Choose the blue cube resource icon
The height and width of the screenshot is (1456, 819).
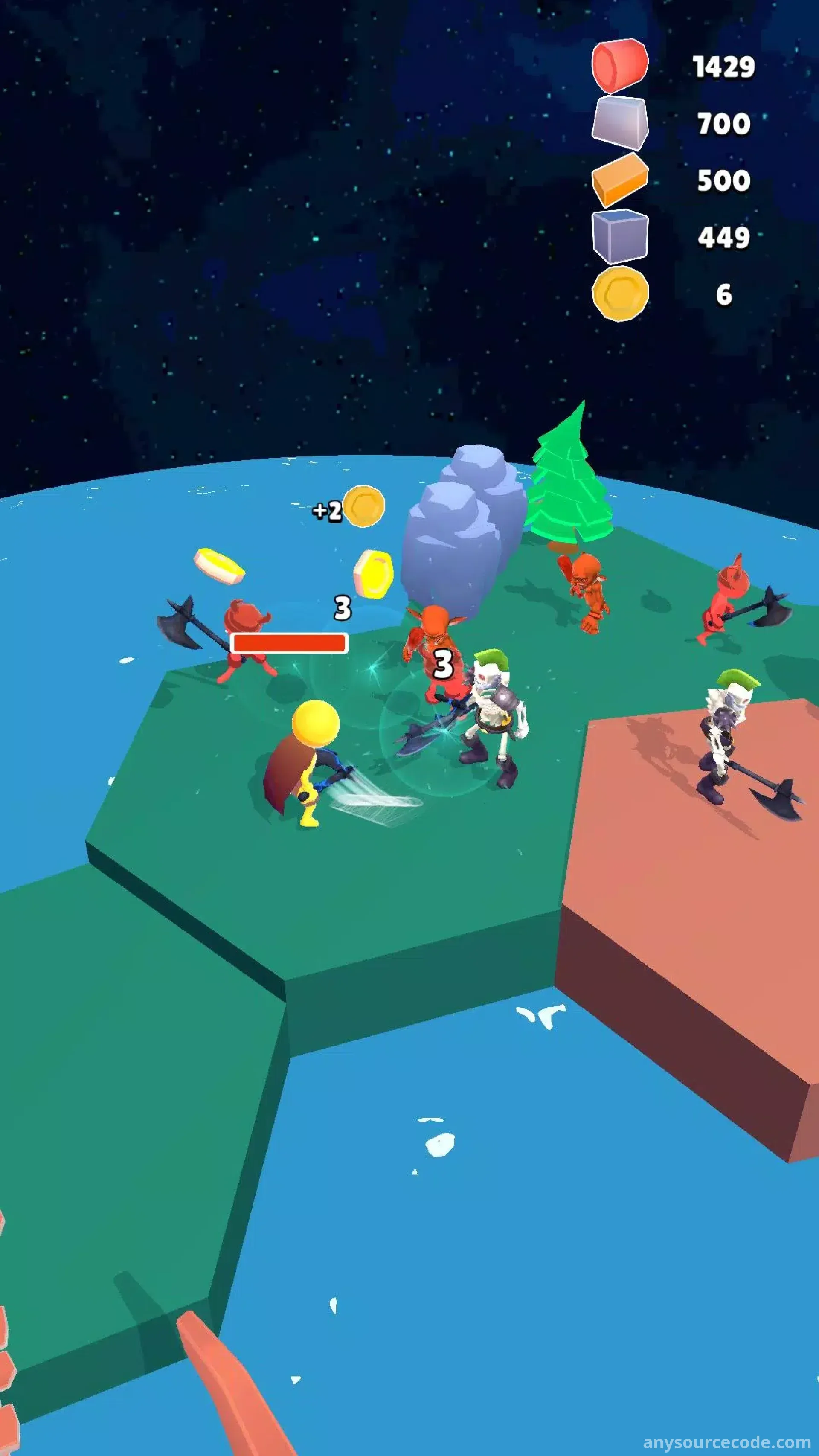[x=620, y=236]
